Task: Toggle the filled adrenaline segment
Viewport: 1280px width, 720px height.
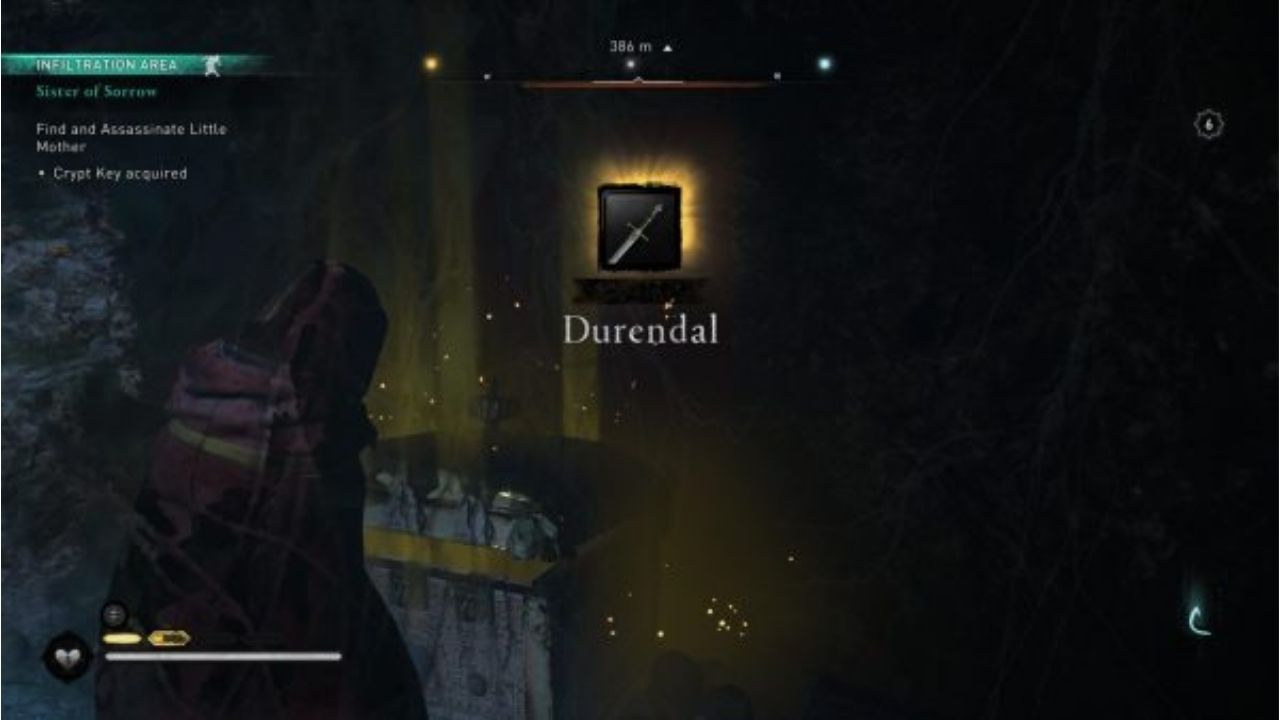Action: pyautogui.click(x=122, y=638)
